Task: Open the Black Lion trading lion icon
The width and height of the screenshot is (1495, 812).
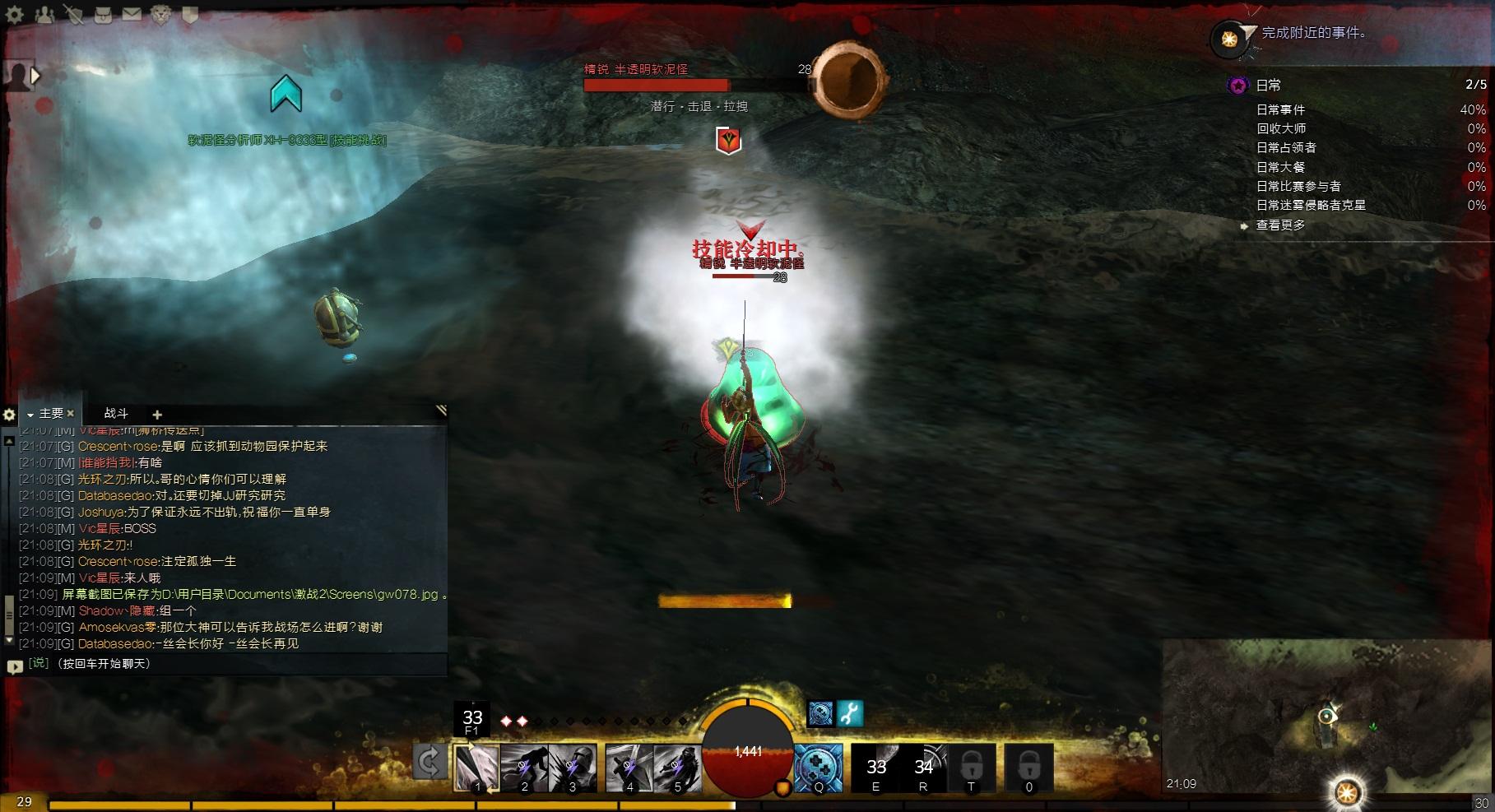Action: (x=160, y=14)
